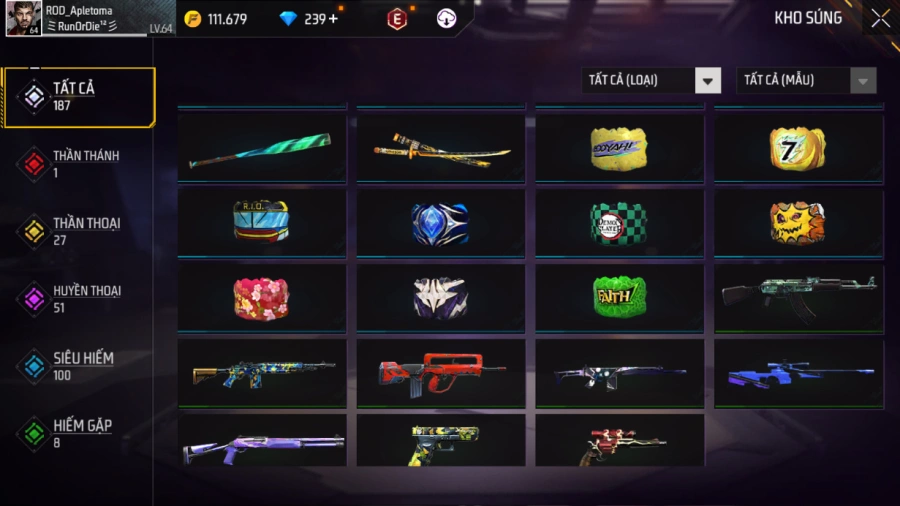Add diamonds with the plus button
Viewport: 900px width, 506px height.
point(333,19)
